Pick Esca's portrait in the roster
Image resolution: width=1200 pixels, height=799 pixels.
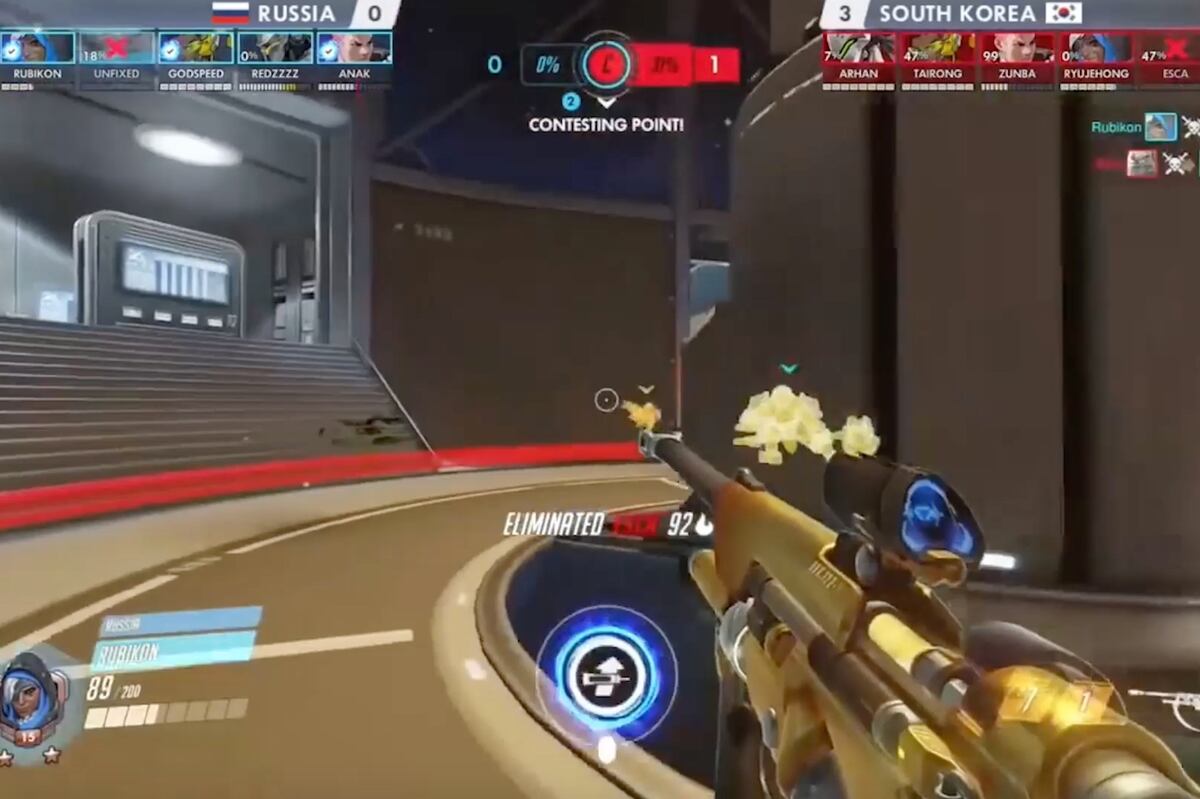pyautogui.click(x=1172, y=48)
